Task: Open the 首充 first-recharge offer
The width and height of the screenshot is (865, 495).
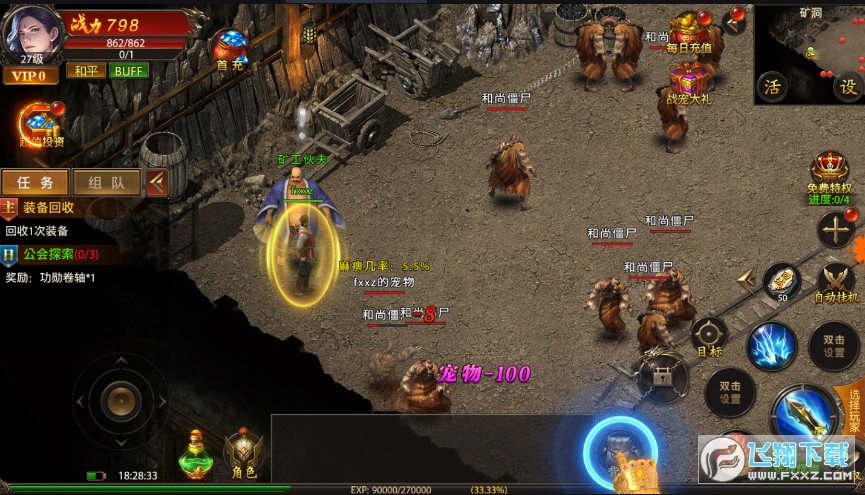Action: (229, 50)
